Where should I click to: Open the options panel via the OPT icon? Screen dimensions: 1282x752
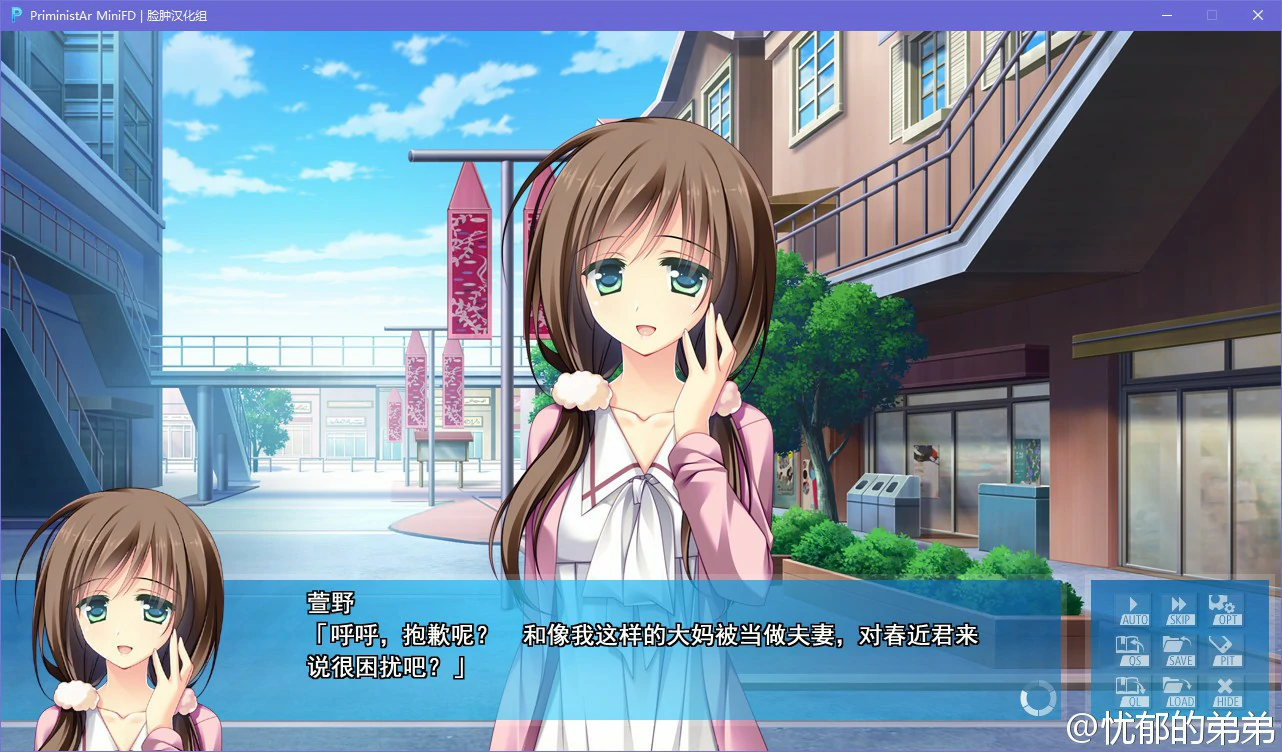(x=1224, y=610)
